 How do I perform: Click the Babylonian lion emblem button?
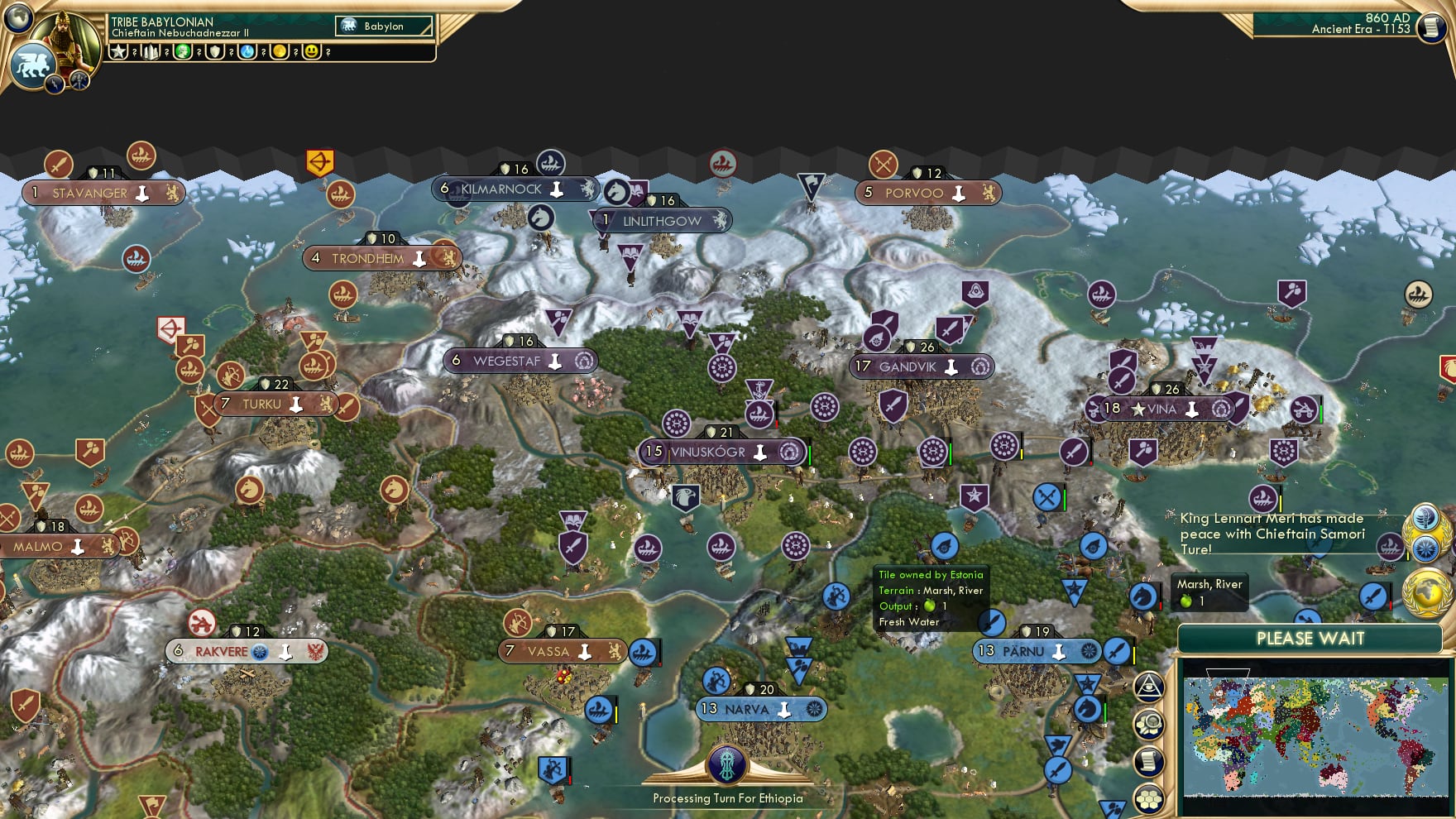pos(35,65)
